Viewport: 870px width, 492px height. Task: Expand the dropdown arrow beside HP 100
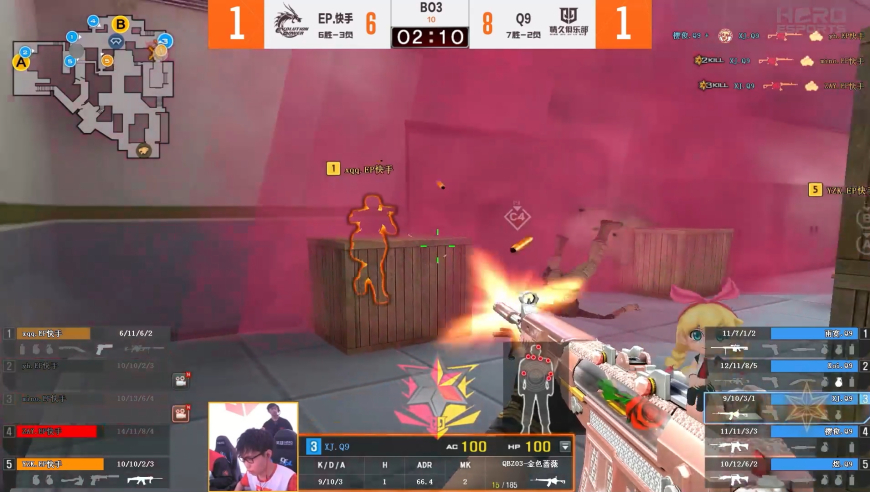(x=565, y=446)
